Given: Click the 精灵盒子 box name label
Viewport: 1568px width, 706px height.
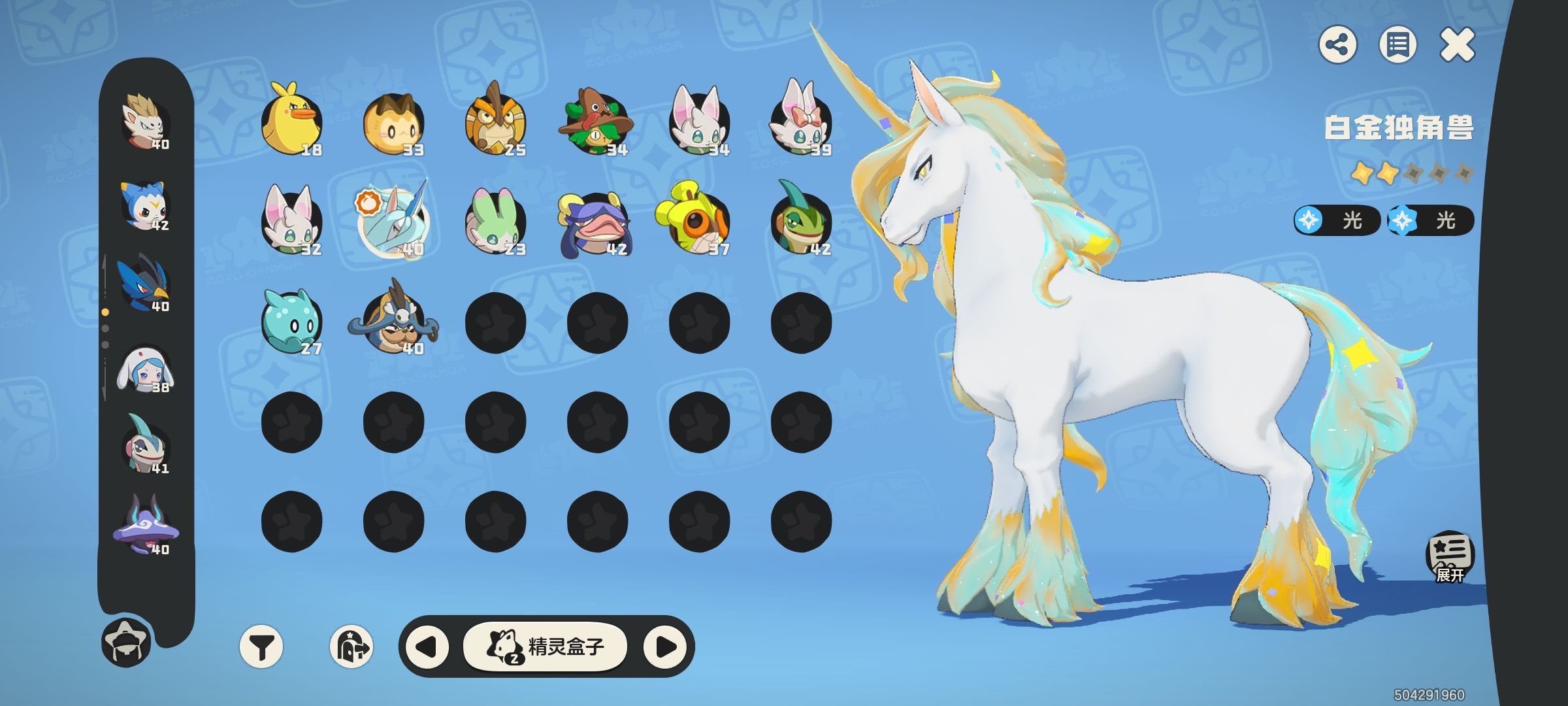Looking at the screenshot, I should [545, 647].
